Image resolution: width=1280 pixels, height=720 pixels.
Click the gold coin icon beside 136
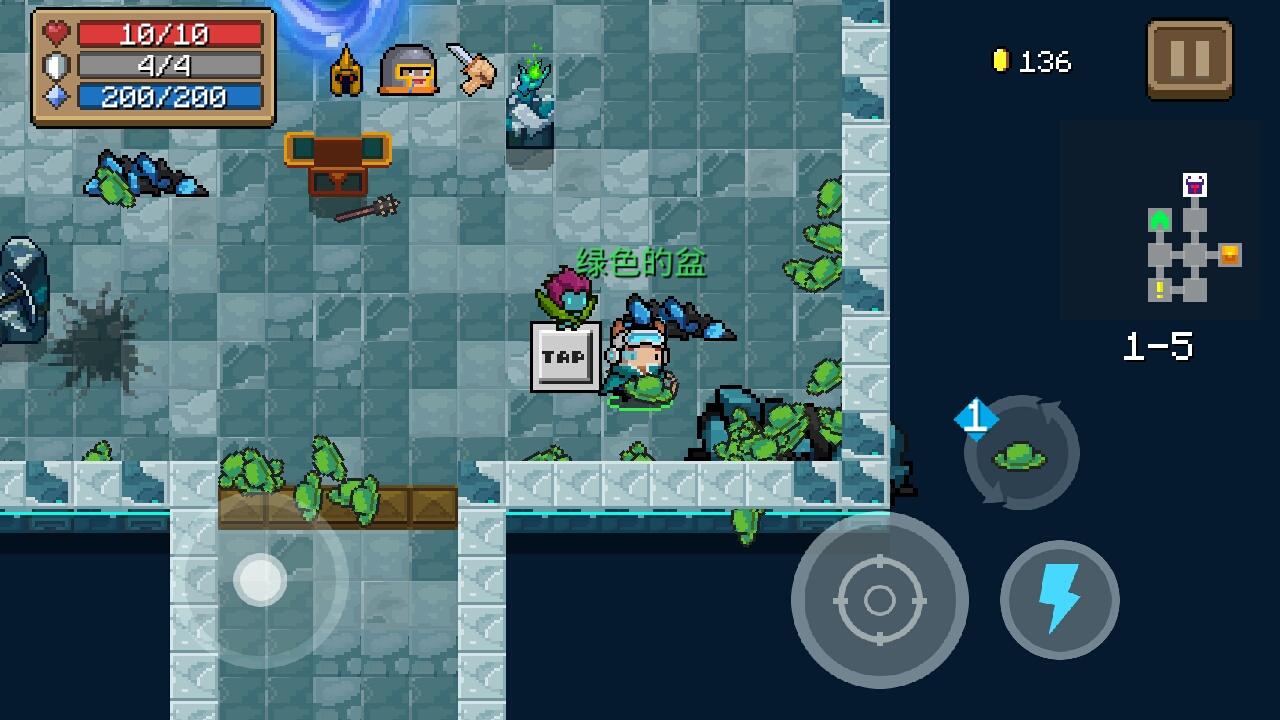[x=1000, y=61]
